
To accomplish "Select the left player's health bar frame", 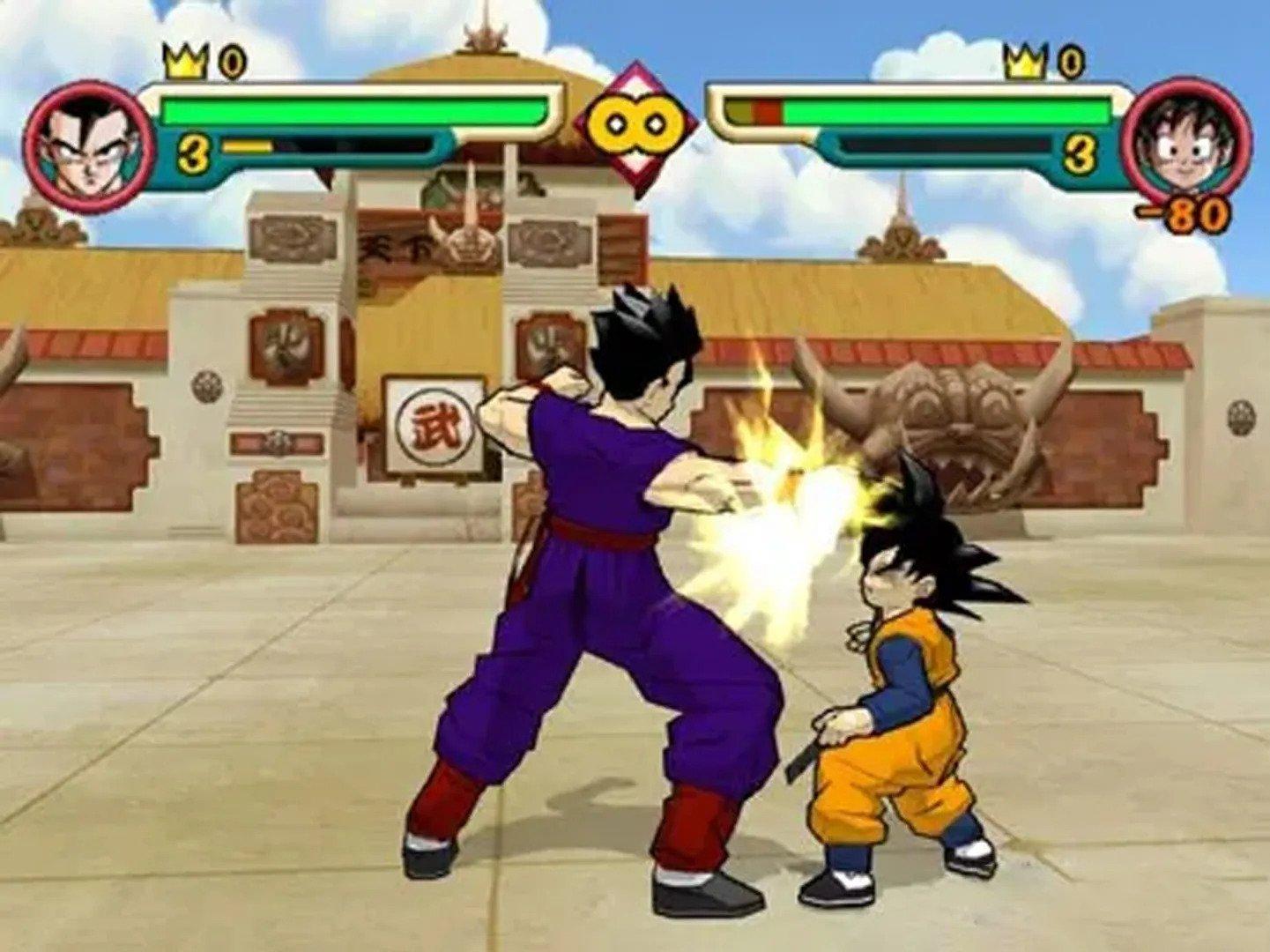I will pos(353,110).
